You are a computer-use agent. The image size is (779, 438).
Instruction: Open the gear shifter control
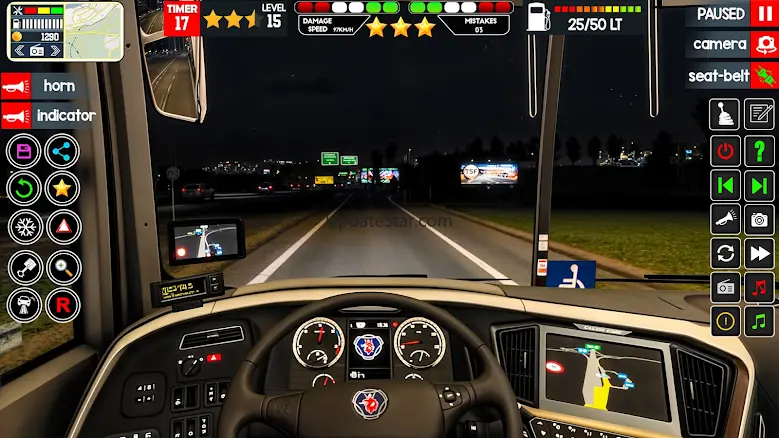tap(725, 115)
